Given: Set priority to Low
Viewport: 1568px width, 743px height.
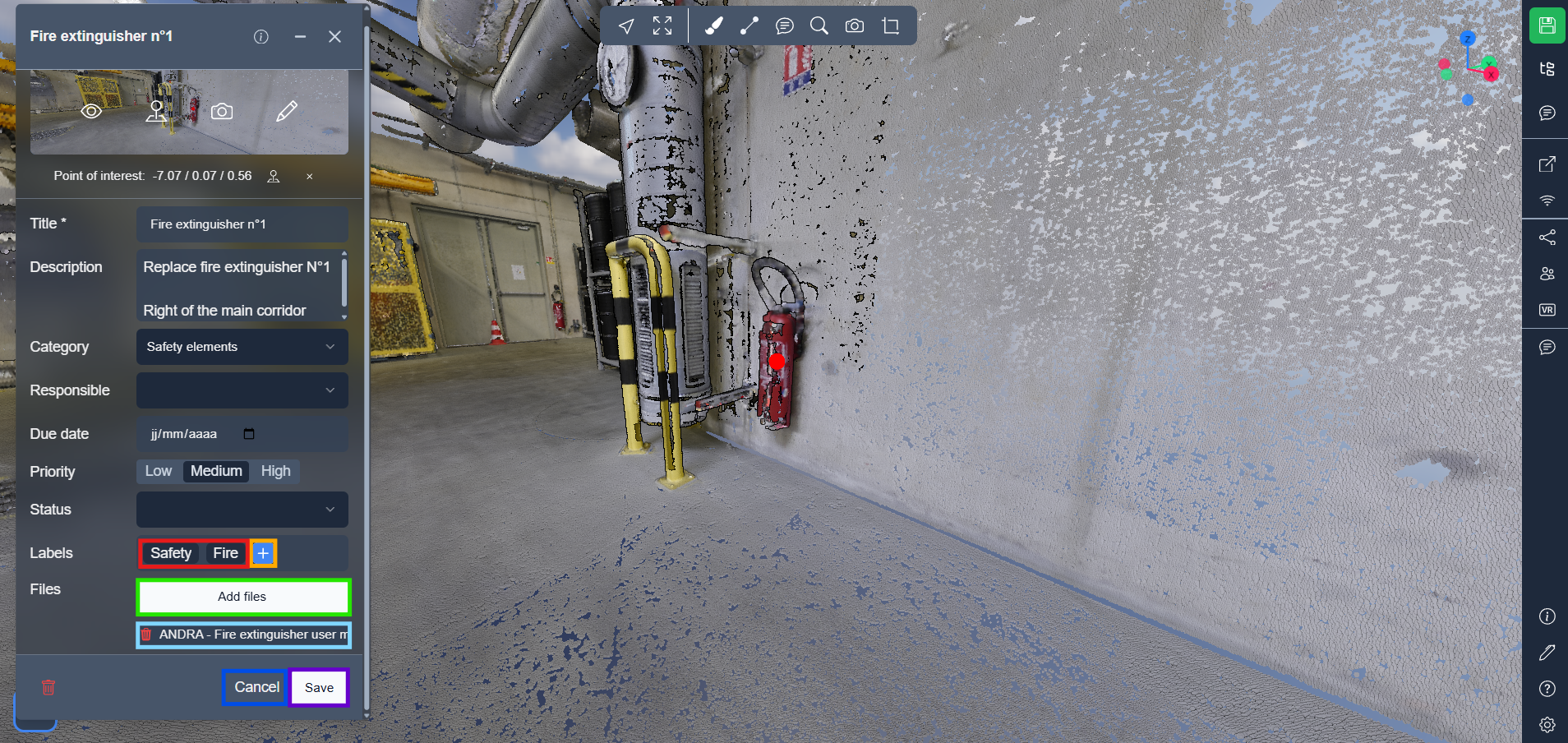Looking at the screenshot, I should [158, 471].
